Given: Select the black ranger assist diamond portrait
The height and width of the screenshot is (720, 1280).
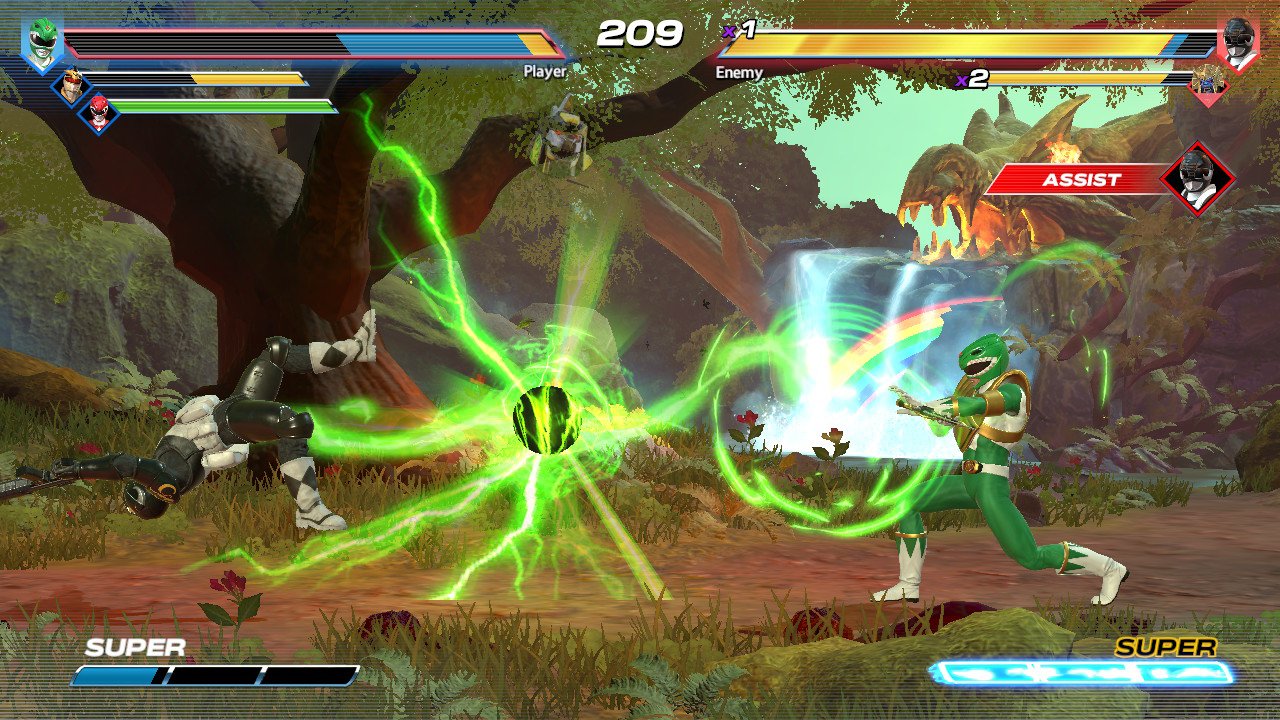Looking at the screenshot, I should (x=1198, y=179).
